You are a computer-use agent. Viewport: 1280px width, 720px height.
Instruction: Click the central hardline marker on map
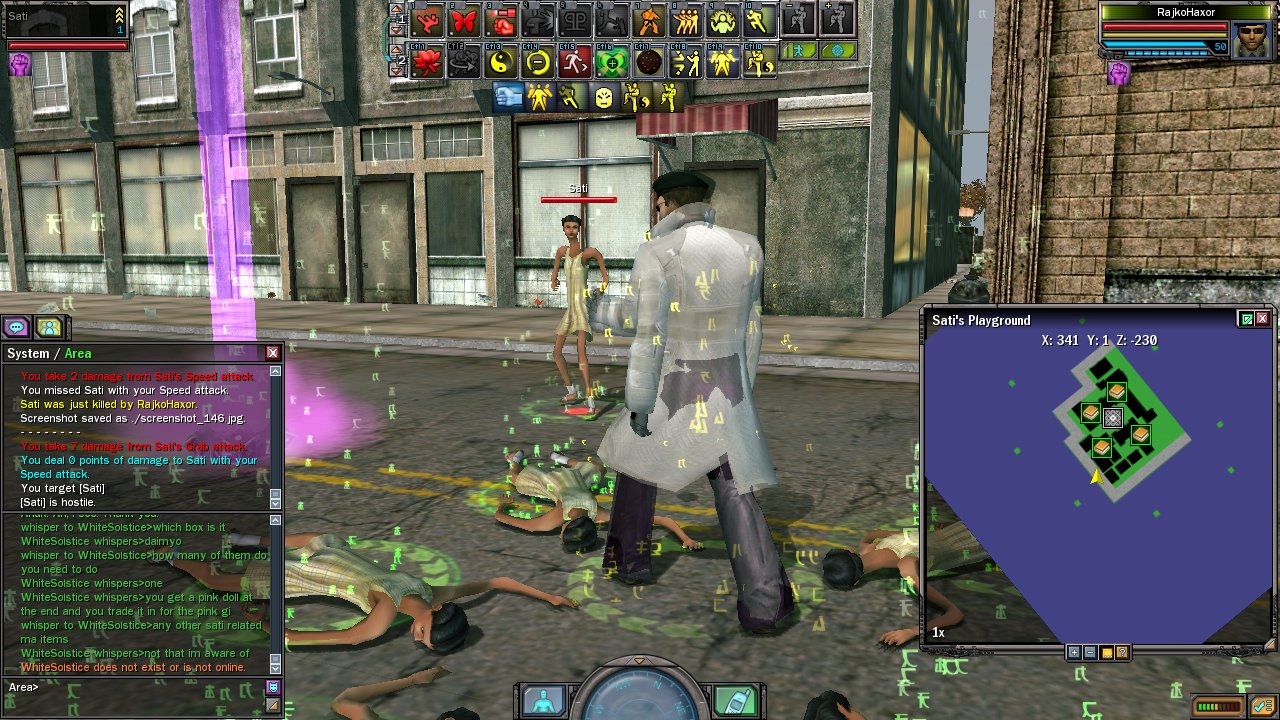pos(1112,418)
